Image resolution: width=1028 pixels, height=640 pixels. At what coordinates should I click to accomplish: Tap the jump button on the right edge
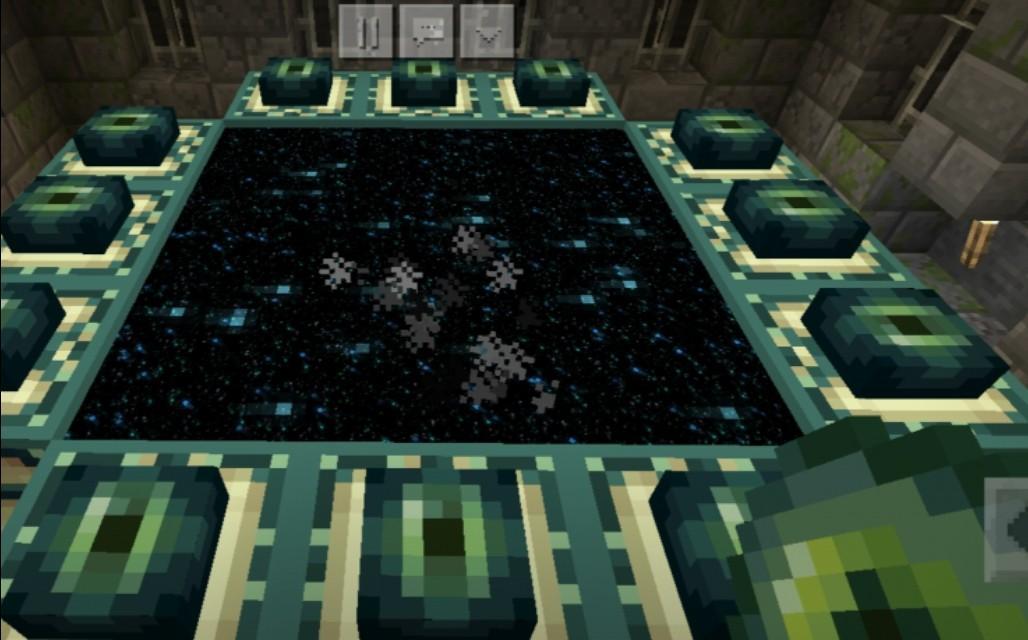tap(1008, 529)
